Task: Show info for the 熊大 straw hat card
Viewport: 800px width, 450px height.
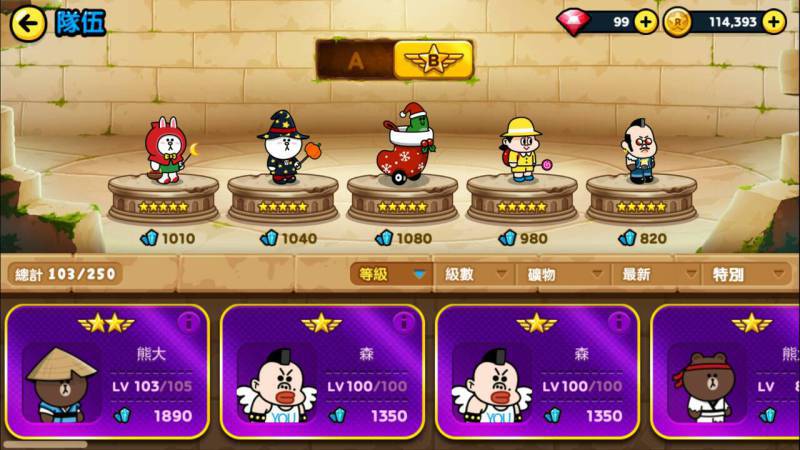Action: coord(188,322)
